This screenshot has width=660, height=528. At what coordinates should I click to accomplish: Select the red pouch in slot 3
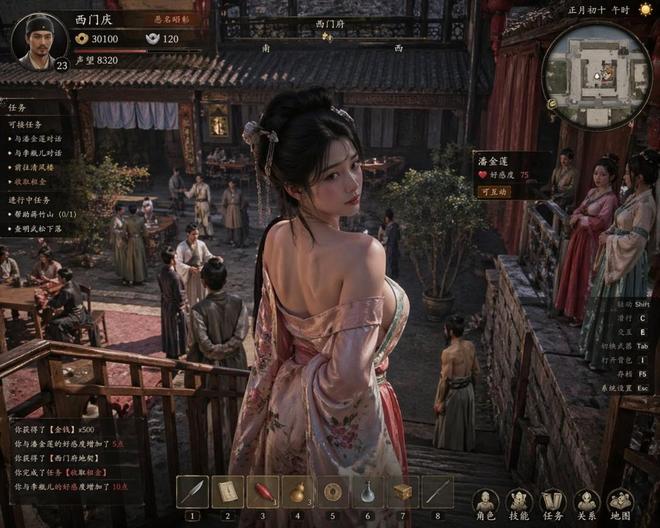click(262, 492)
